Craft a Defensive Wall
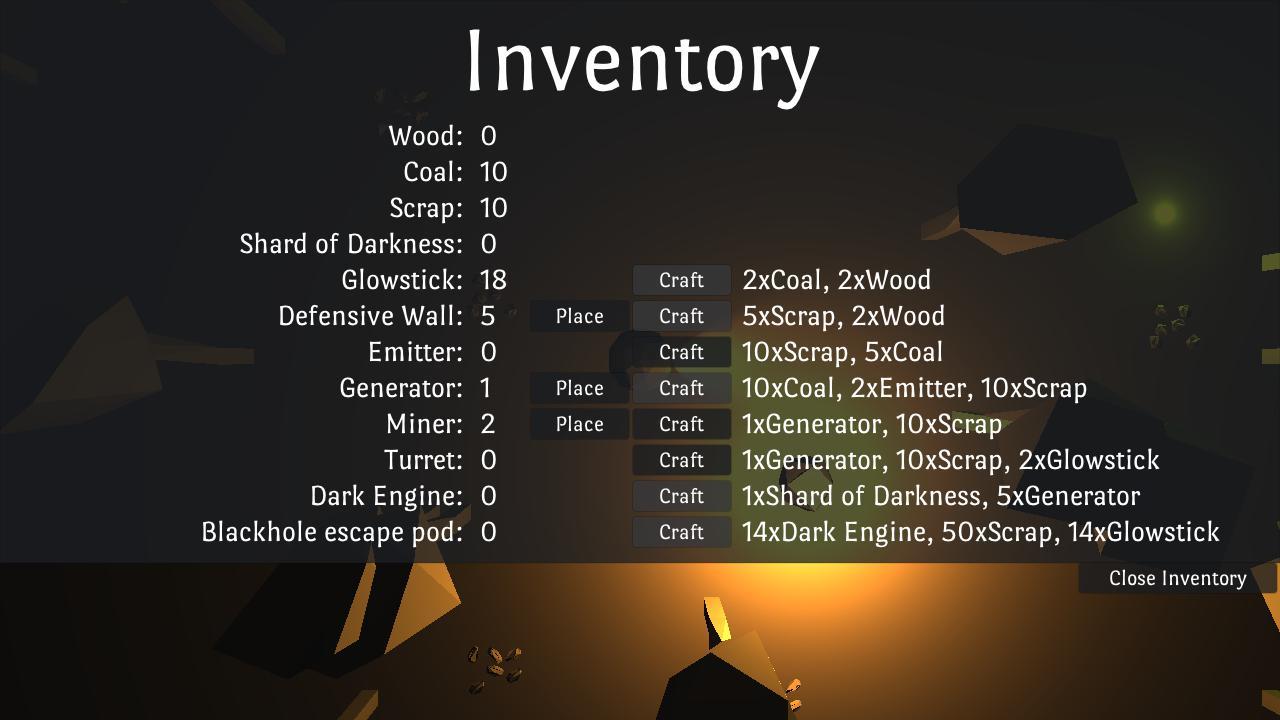Viewport: 1280px width, 720px height. tap(681, 316)
